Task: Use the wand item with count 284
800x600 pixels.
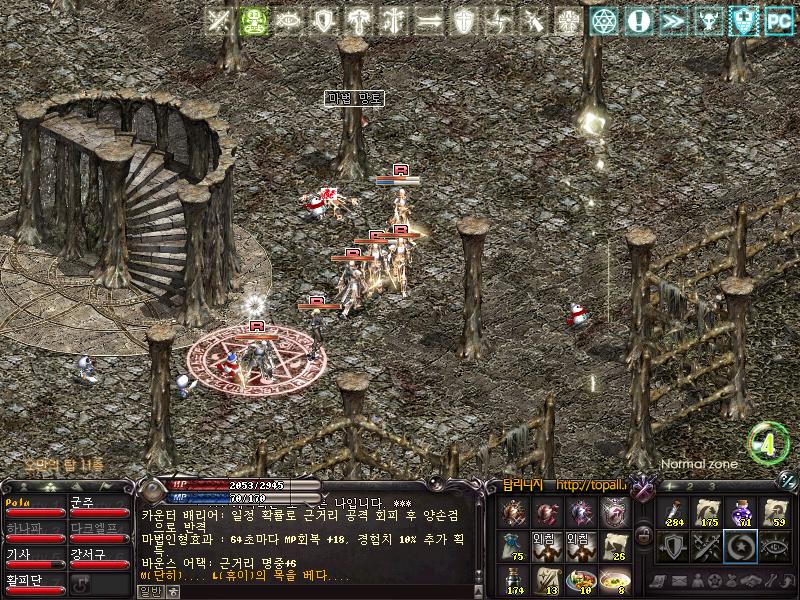Action: (673, 512)
